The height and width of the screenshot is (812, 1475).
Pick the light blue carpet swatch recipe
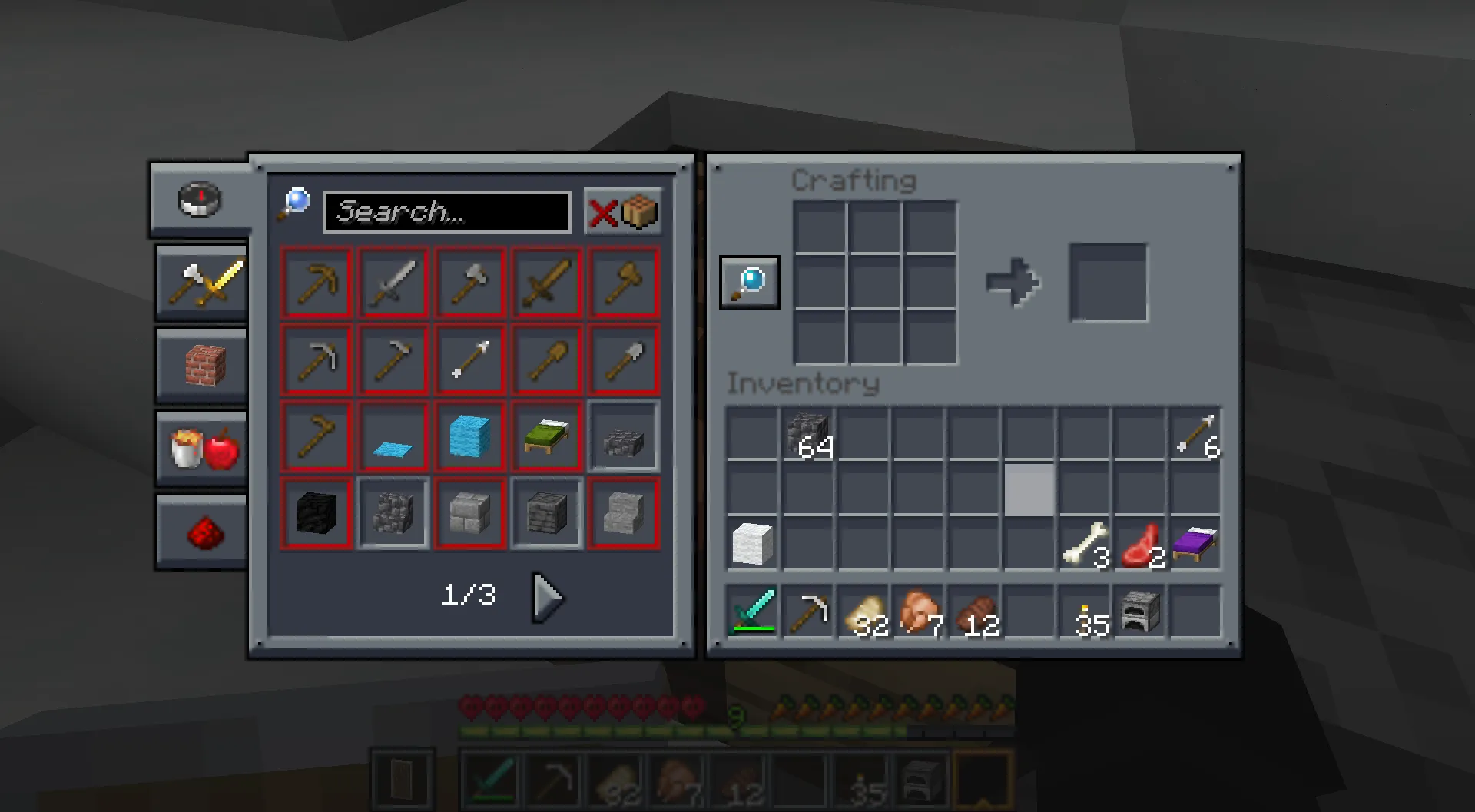(393, 436)
